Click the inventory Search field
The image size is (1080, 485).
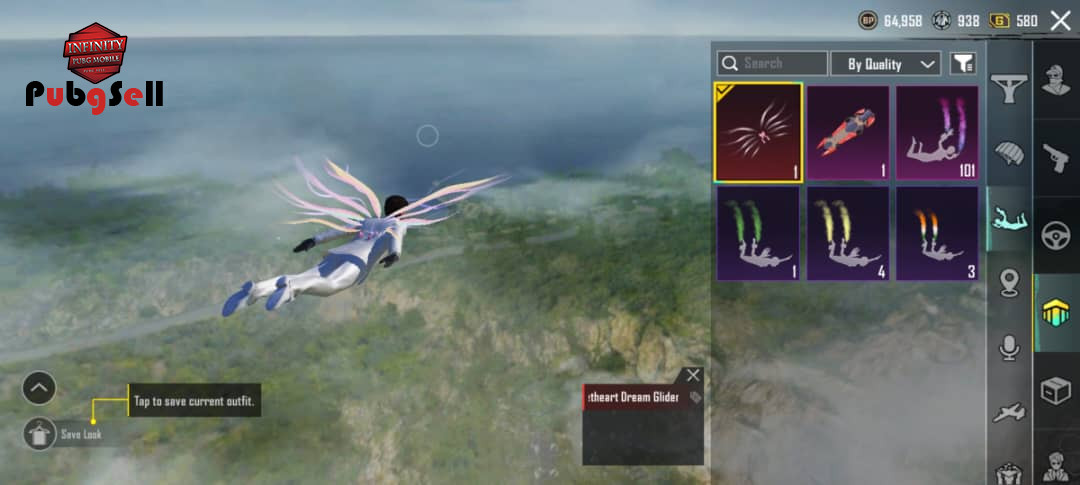click(772, 64)
